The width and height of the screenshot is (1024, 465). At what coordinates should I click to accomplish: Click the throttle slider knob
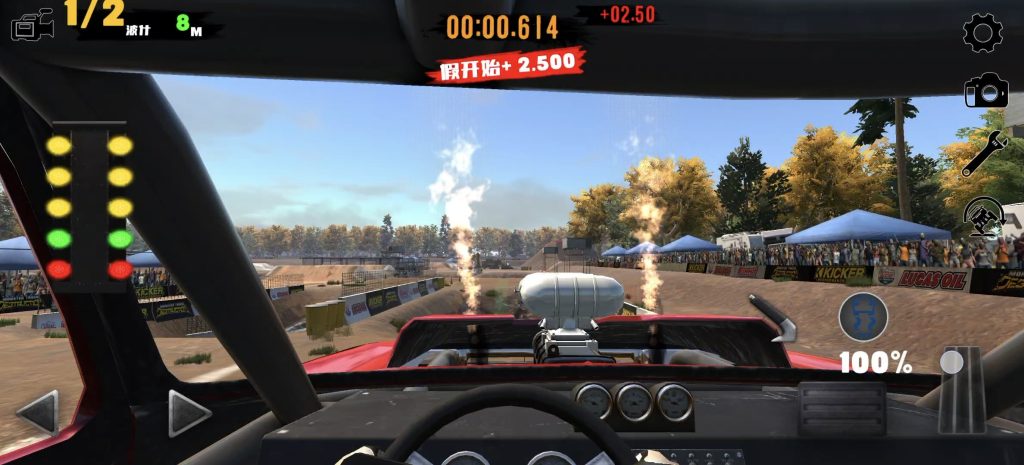click(952, 361)
